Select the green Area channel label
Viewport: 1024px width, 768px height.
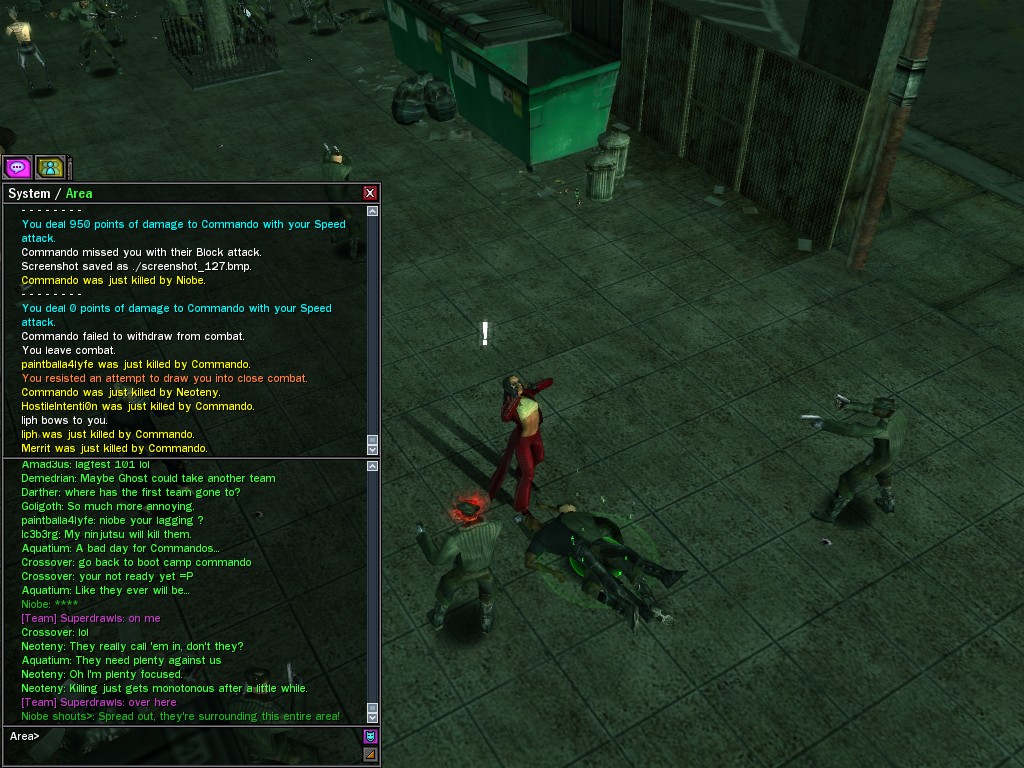click(x=79, y=193)
